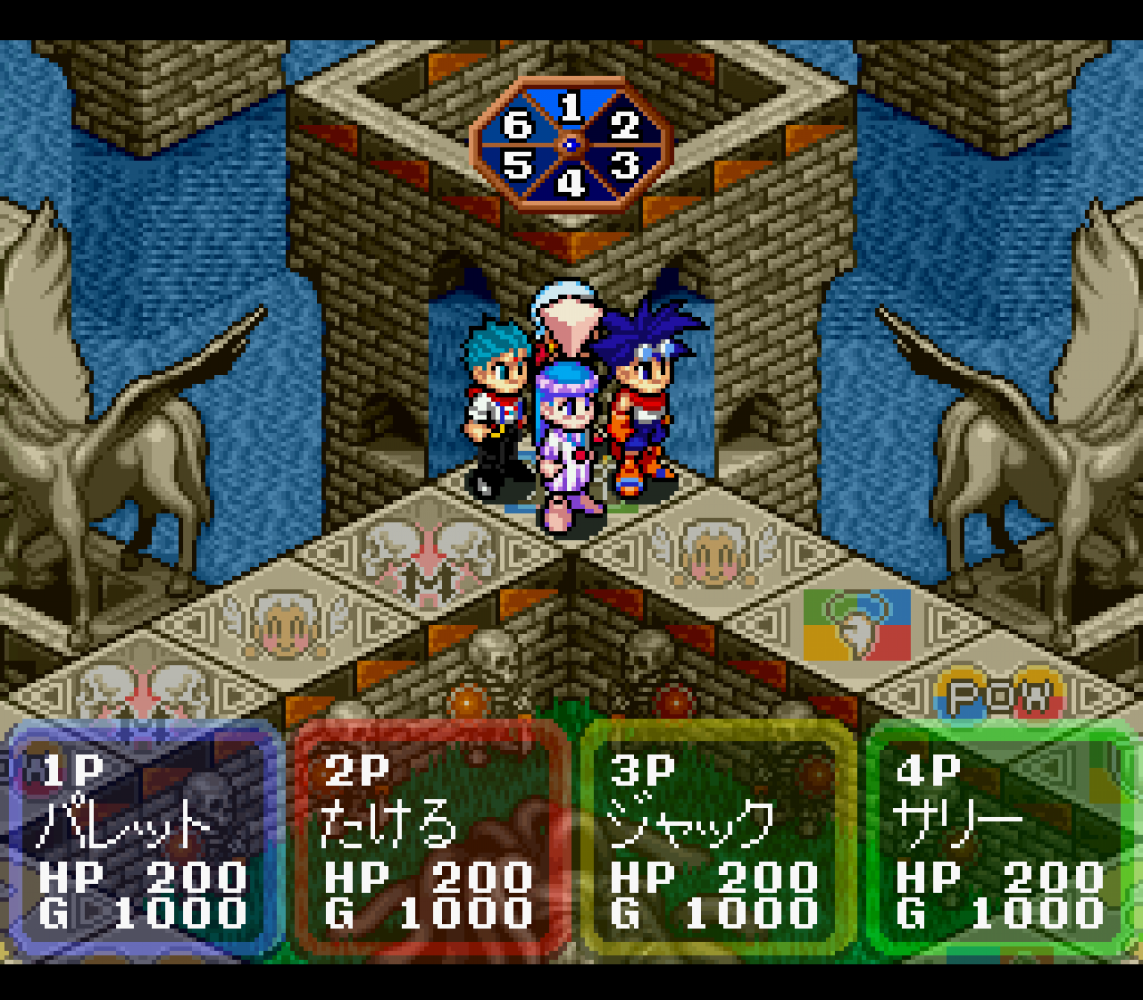Viewport: 1143px width, 1000px height.
Task: Select the 1P パレット status panel
Action: (143, 840)
